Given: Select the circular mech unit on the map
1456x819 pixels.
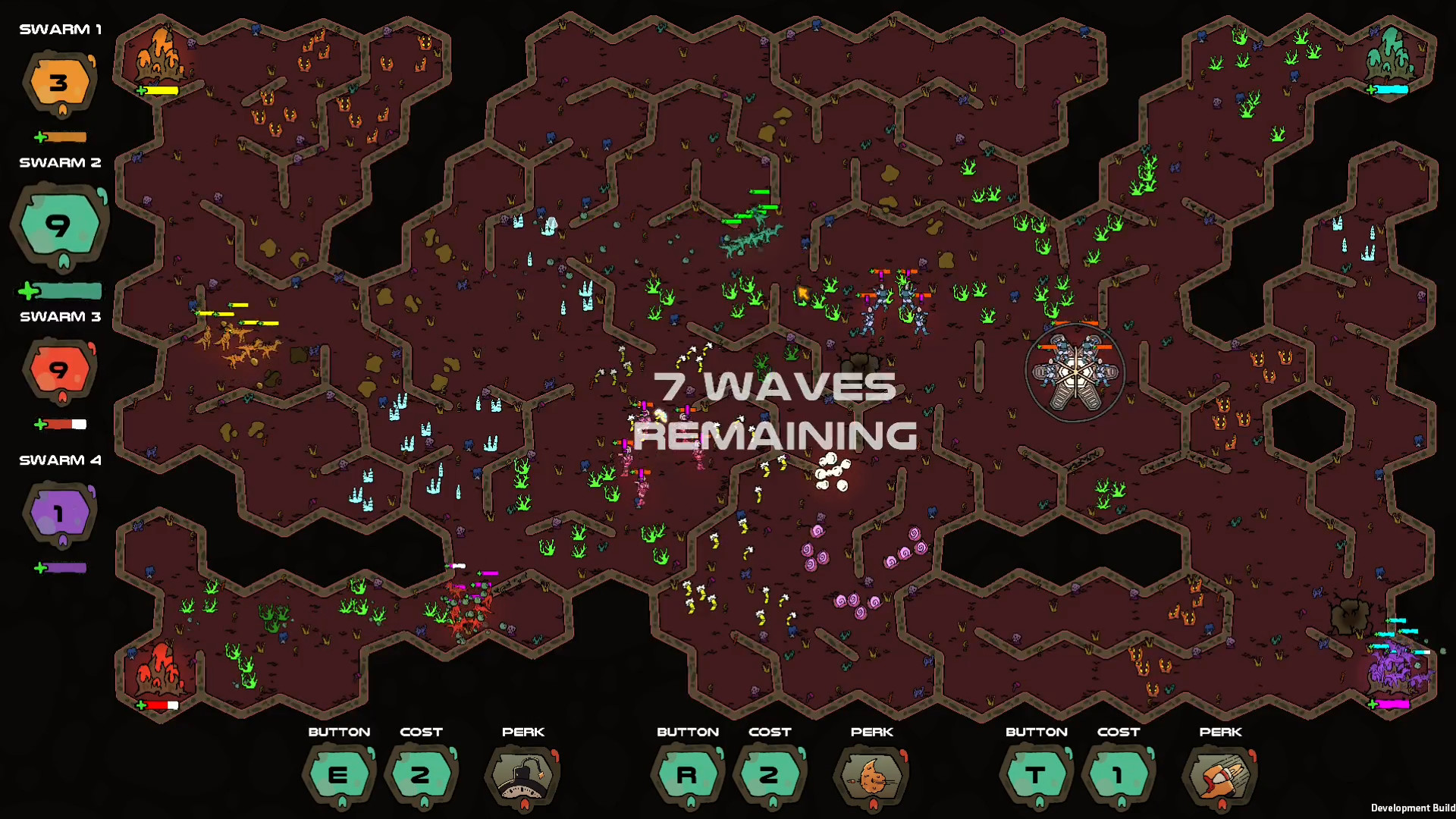Looking at the screenshot, I should point(1074,372).
